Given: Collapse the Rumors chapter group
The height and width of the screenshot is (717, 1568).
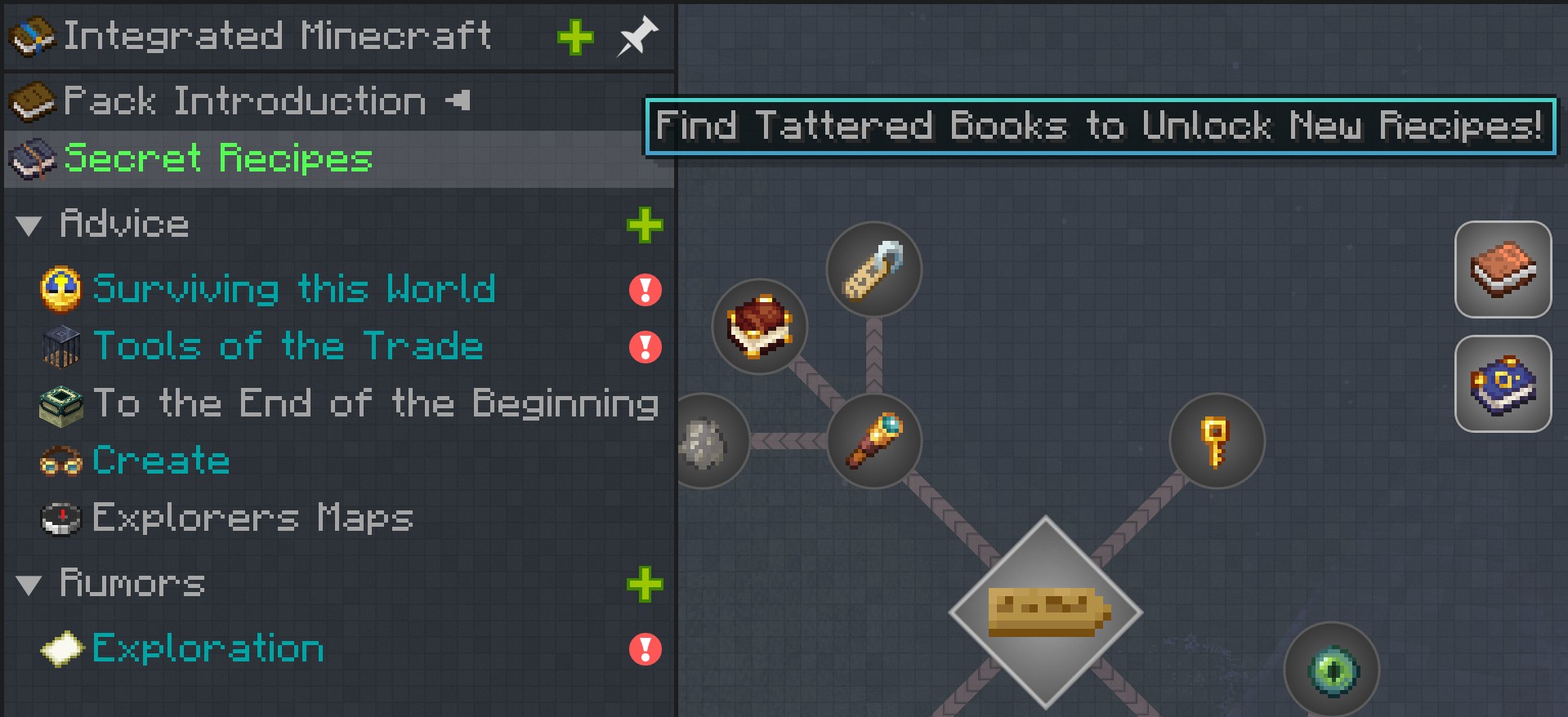Looking at the screenshot, I should (x=29, y=585).
